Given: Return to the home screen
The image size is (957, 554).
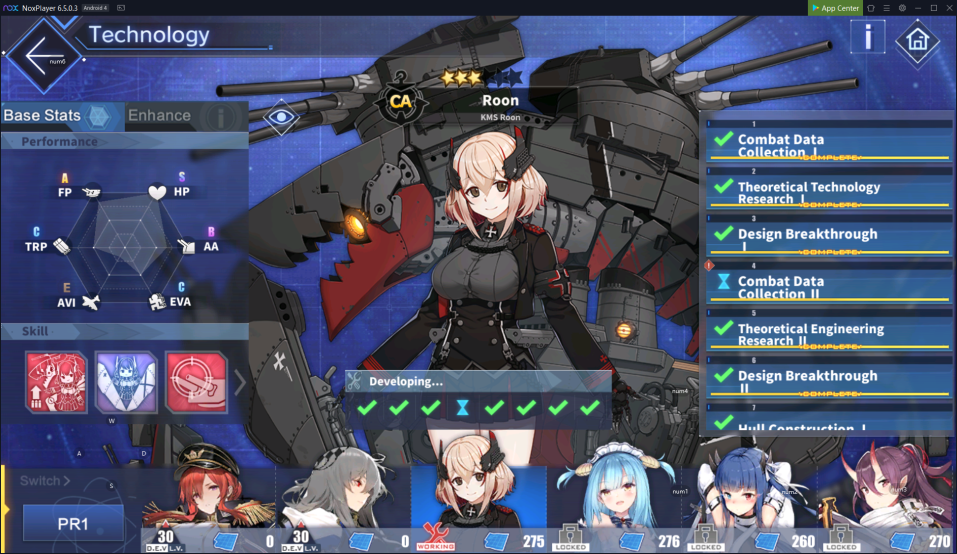Looking at the screenshot, I should (916, 42).
